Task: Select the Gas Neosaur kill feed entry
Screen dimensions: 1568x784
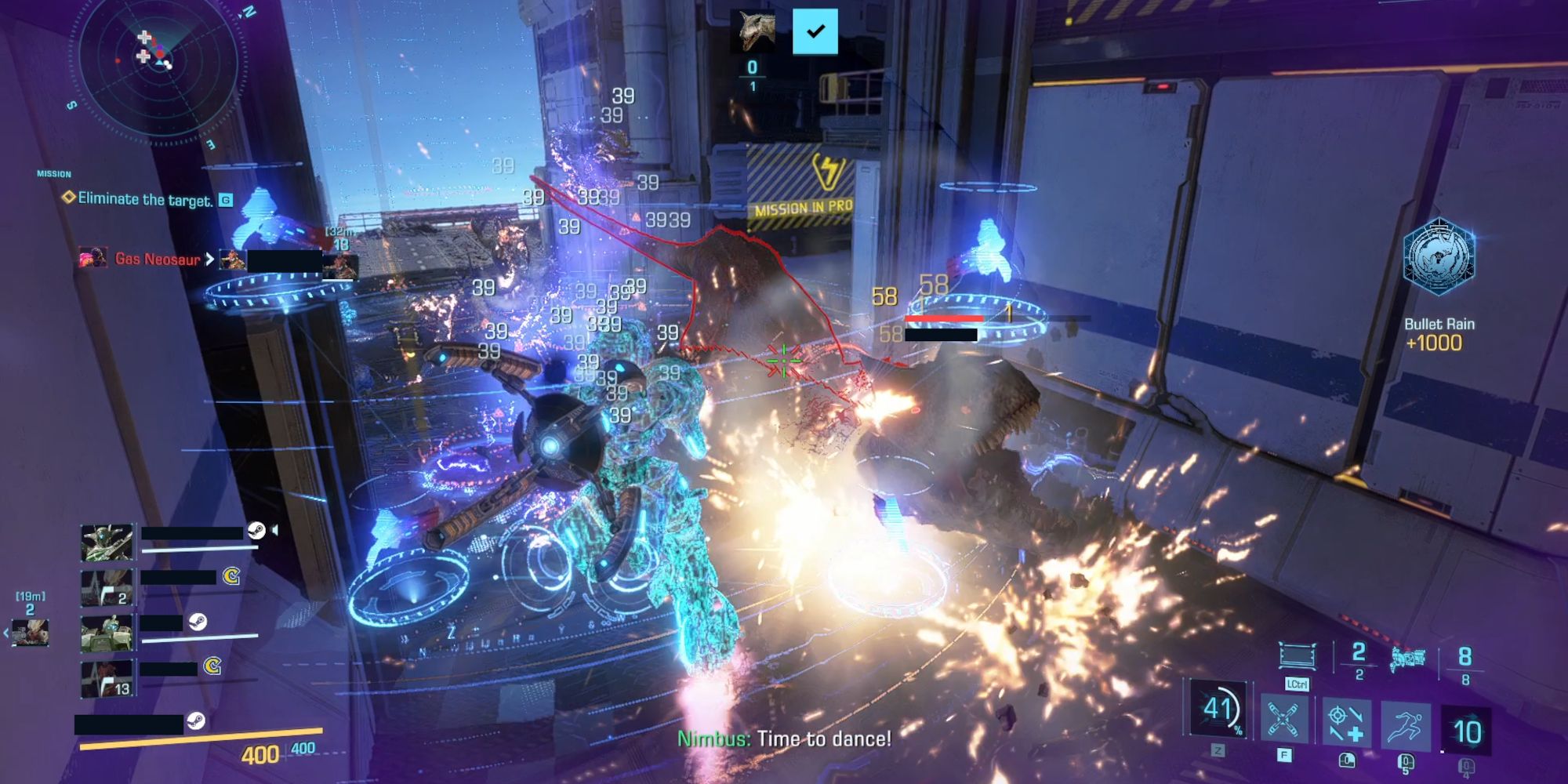Action: click(x=157, y=259)
